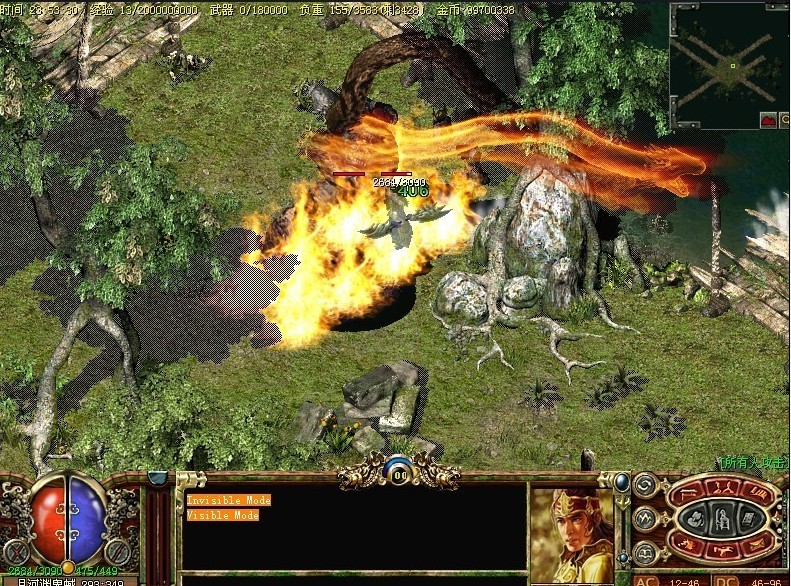791x586 pixels.
Task: Select the bottom-right red envelope button
Action: (x=757, y=543)
